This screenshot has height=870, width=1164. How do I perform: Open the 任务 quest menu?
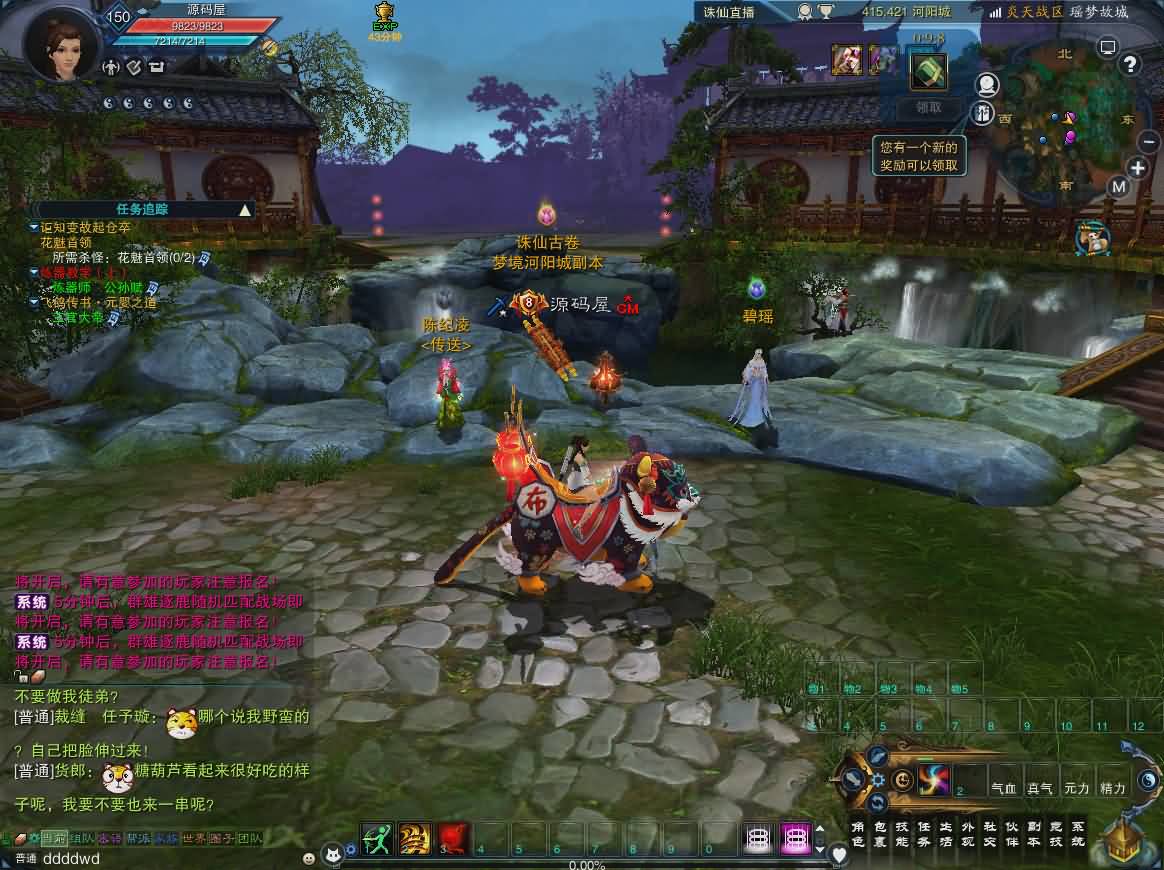tap(924, 834)
